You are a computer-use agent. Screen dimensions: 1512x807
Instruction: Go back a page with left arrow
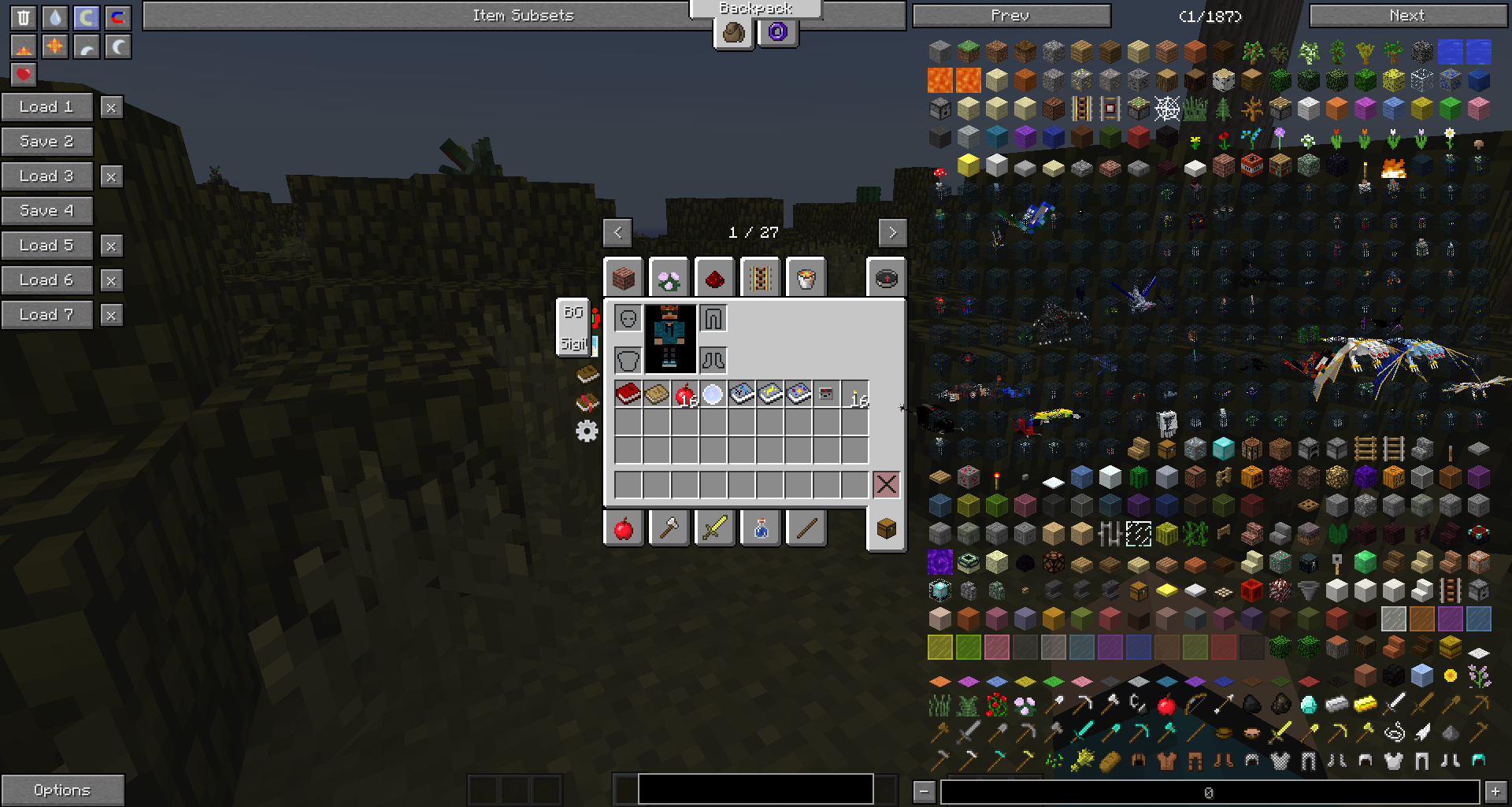click(617, 232)
